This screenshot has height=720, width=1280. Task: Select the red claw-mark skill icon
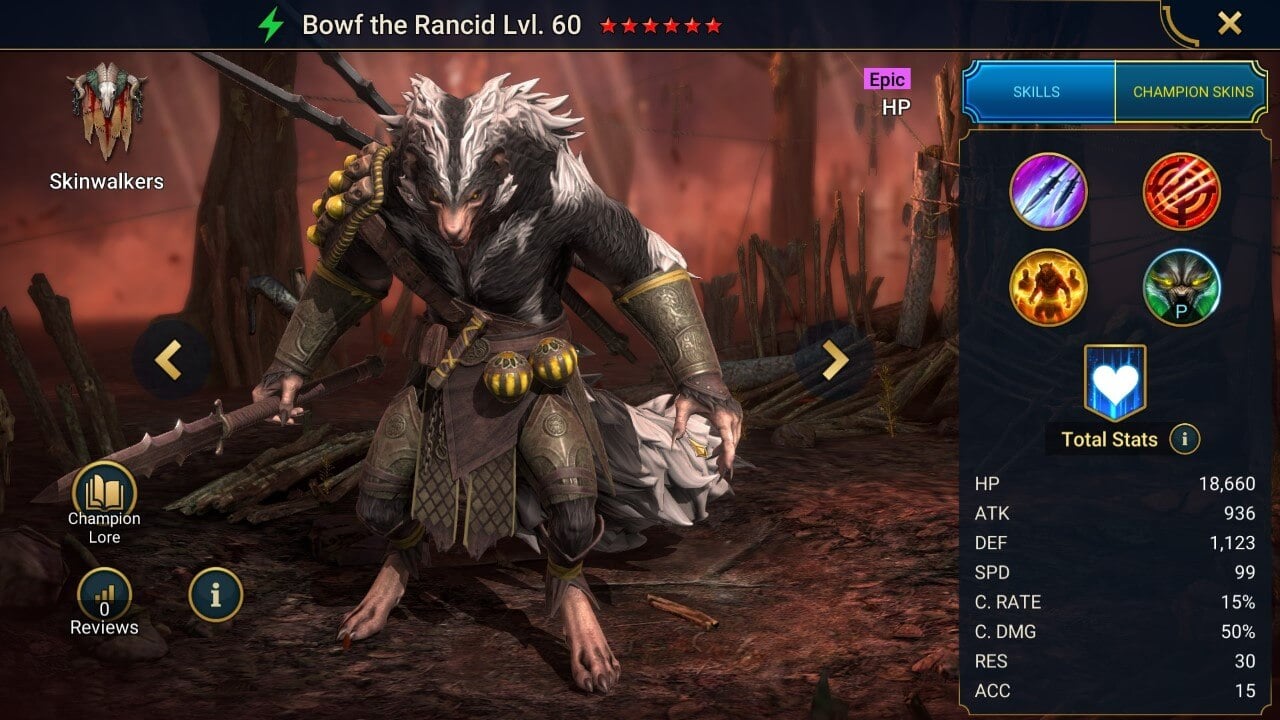[1183, 190]
